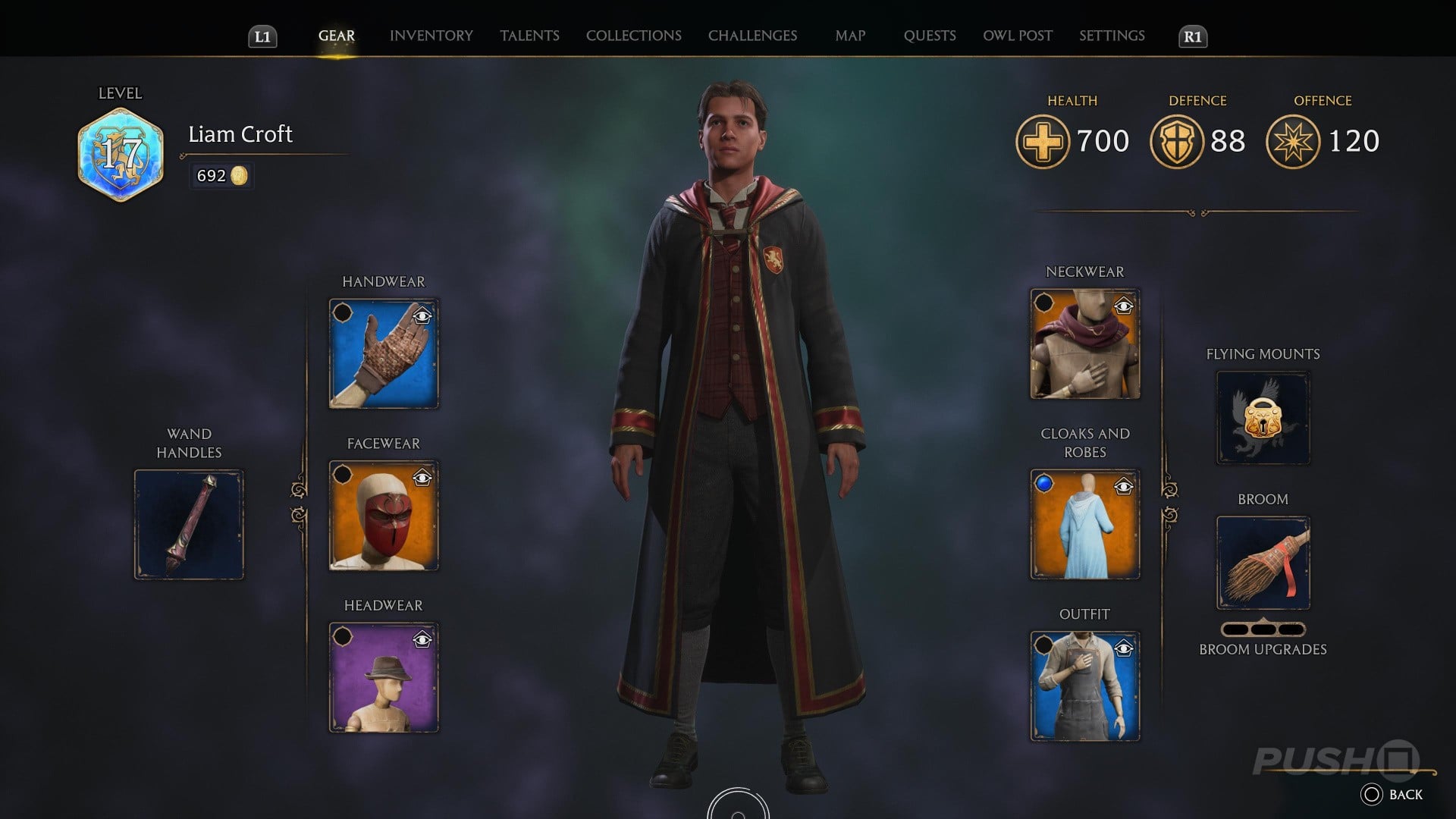Open the Broom Upgrades progress pips

click(1263, 628)
